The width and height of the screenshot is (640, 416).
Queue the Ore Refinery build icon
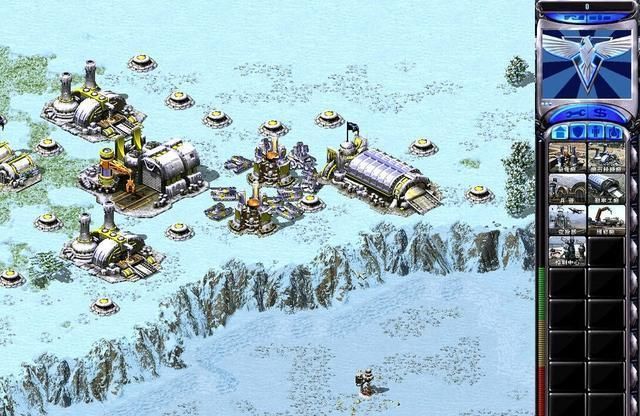point(606,156)
